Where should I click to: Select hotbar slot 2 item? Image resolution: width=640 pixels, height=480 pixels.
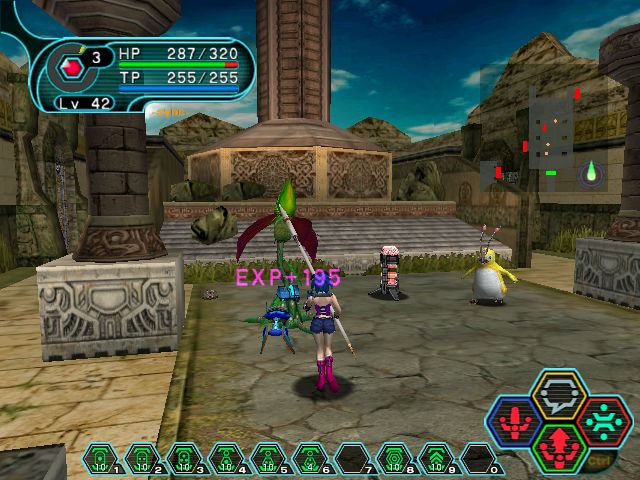coord(142,459)
